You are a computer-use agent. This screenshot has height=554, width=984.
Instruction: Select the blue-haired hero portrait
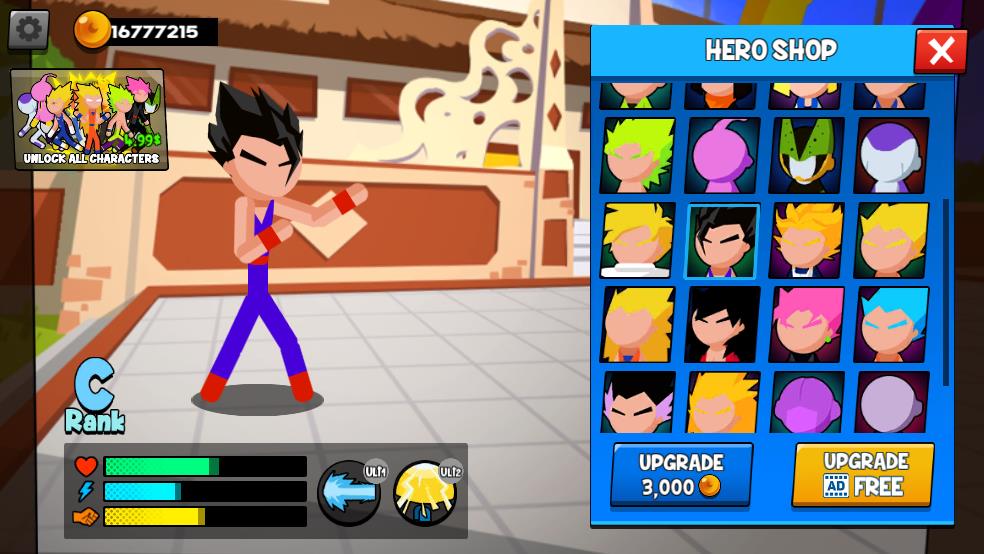(x=891, y=325)
